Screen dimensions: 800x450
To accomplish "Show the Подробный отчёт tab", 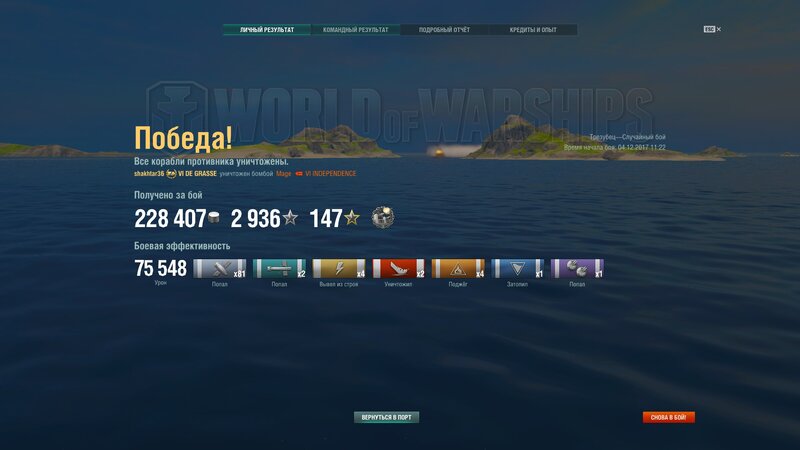I will [443, 30].
